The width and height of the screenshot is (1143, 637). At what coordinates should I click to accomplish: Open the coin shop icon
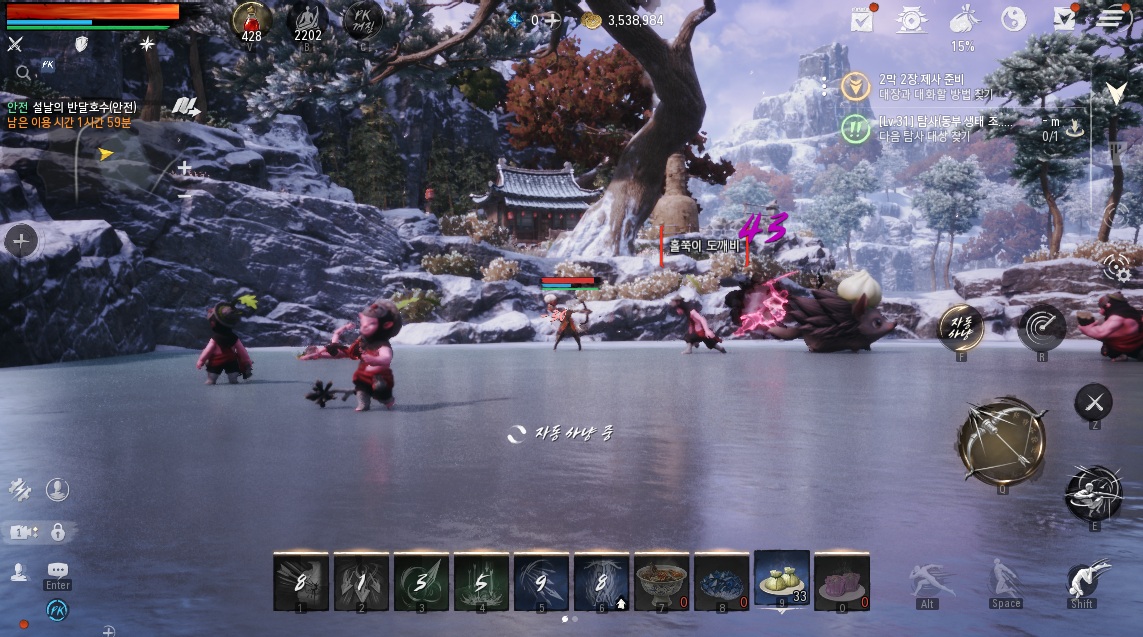point(910,19)
